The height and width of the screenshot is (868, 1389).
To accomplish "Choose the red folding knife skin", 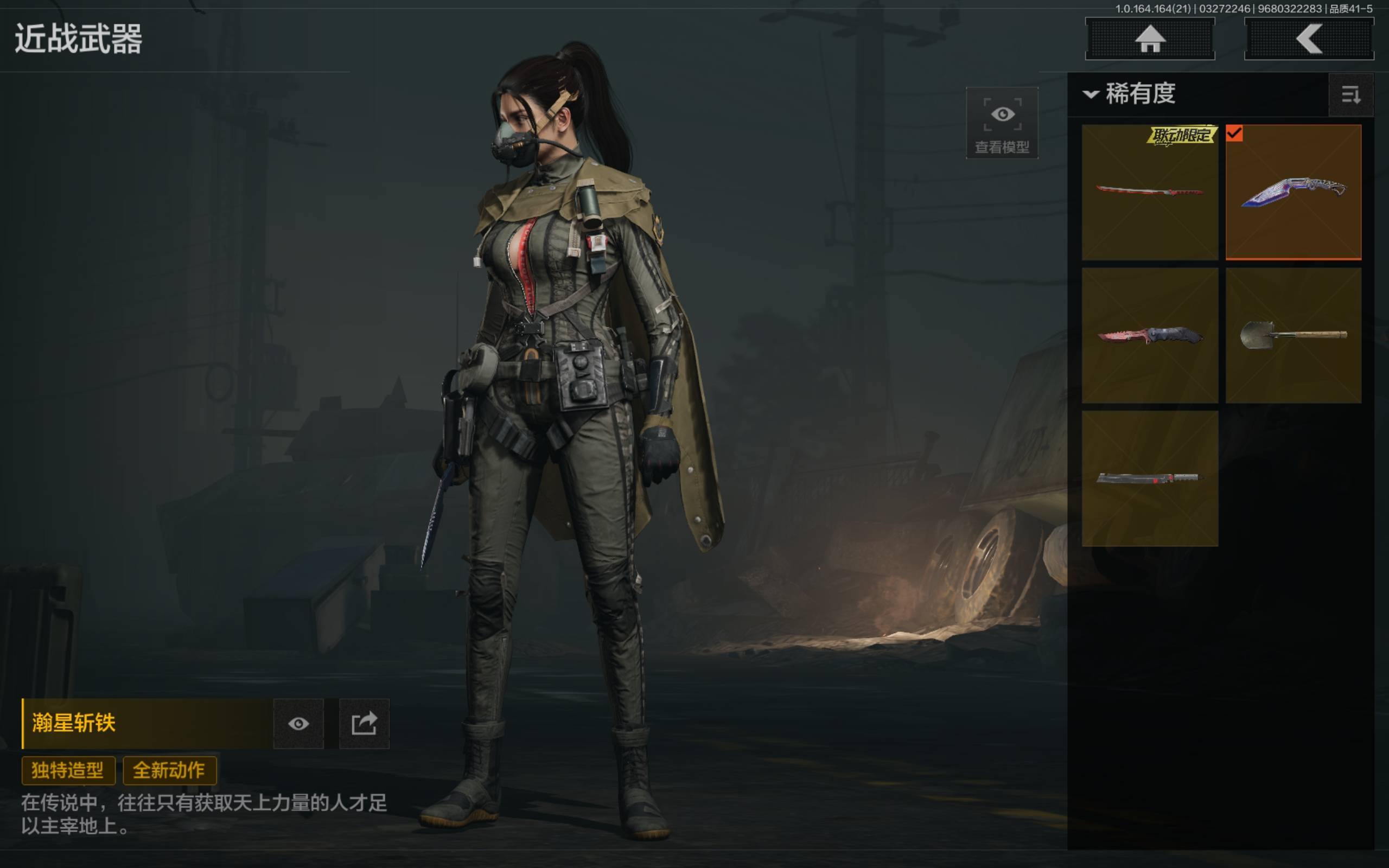I will click(x=1150, y=335).
